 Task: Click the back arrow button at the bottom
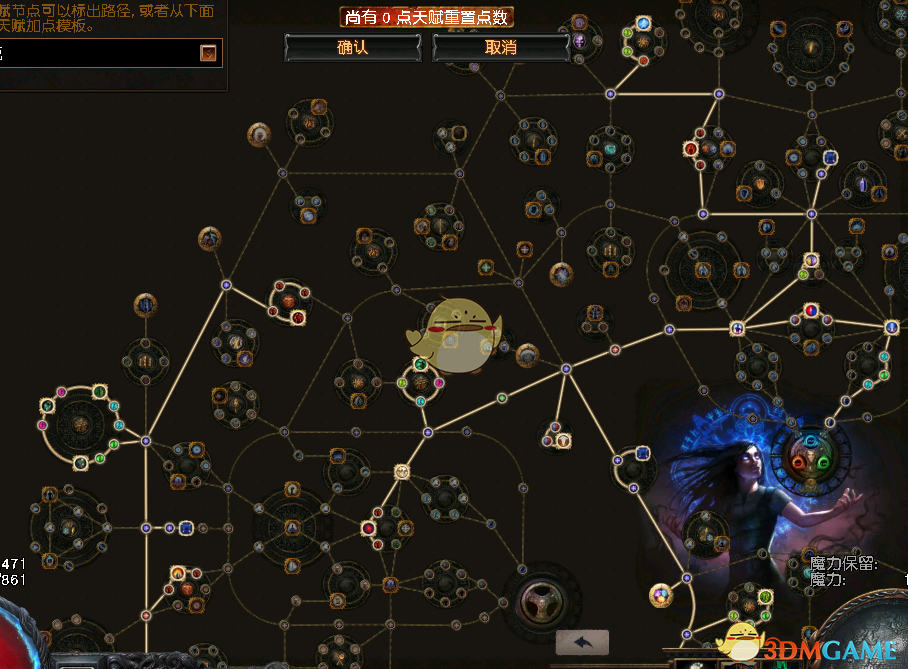click(x=582, y=643)
